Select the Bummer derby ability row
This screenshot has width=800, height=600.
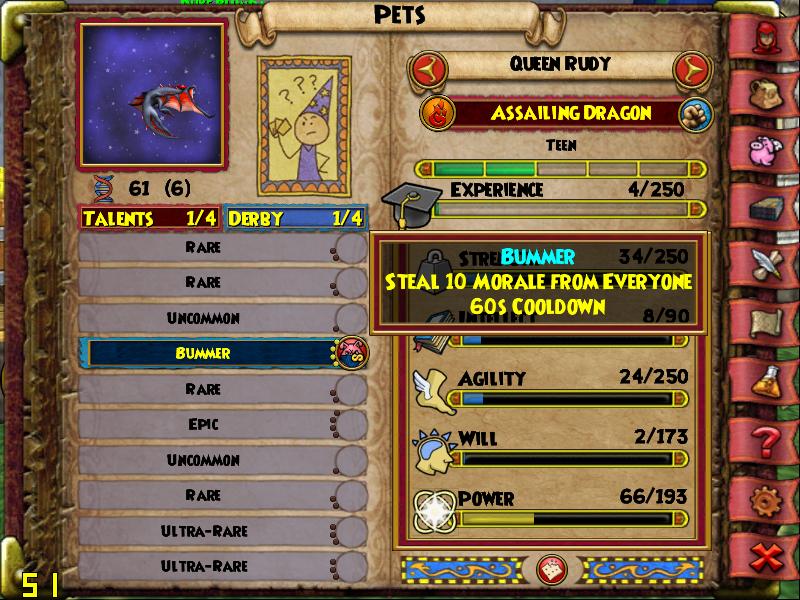(210, 353)
